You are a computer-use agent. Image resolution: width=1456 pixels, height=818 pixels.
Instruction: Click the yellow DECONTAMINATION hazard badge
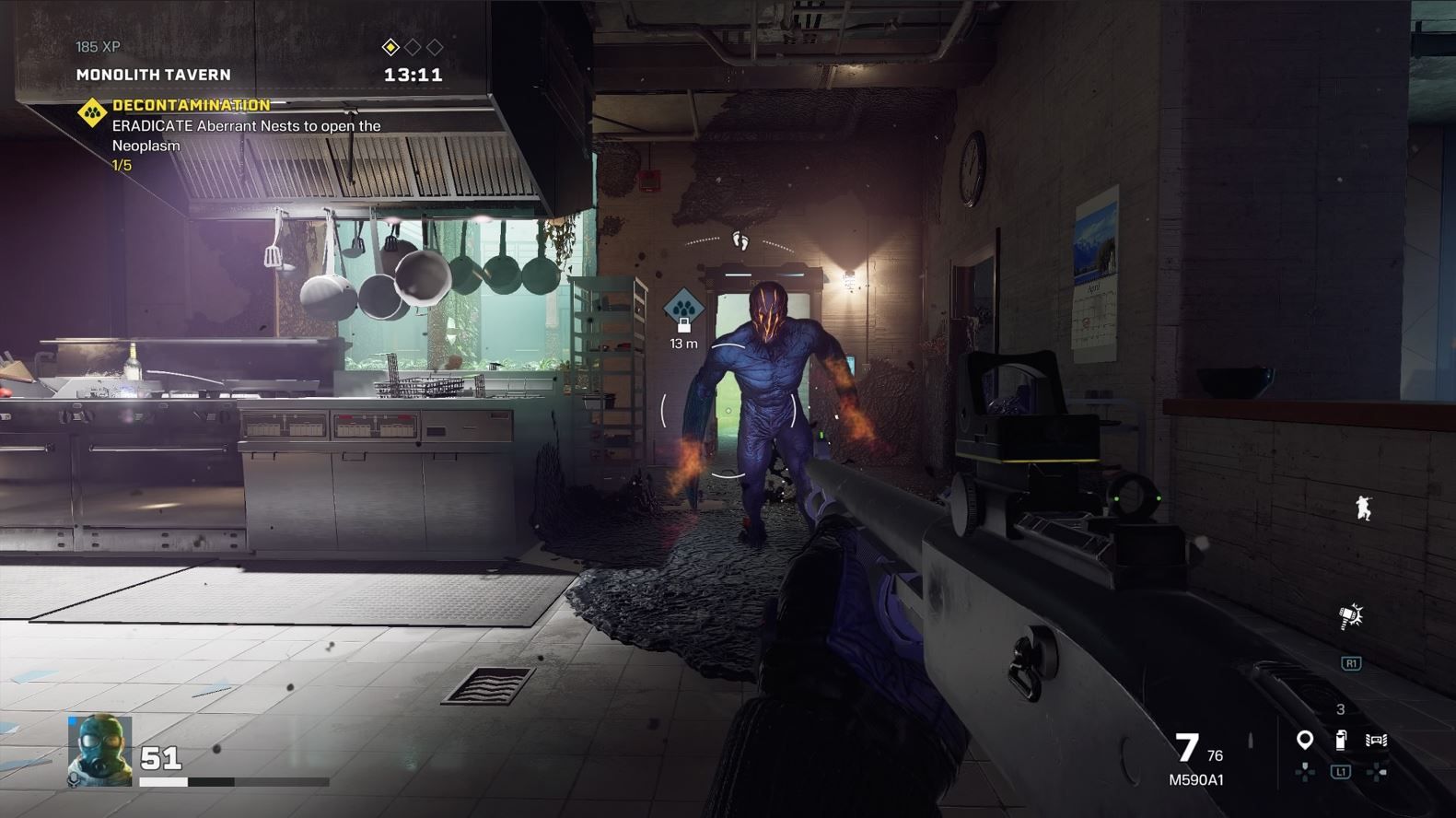[91, 111]
